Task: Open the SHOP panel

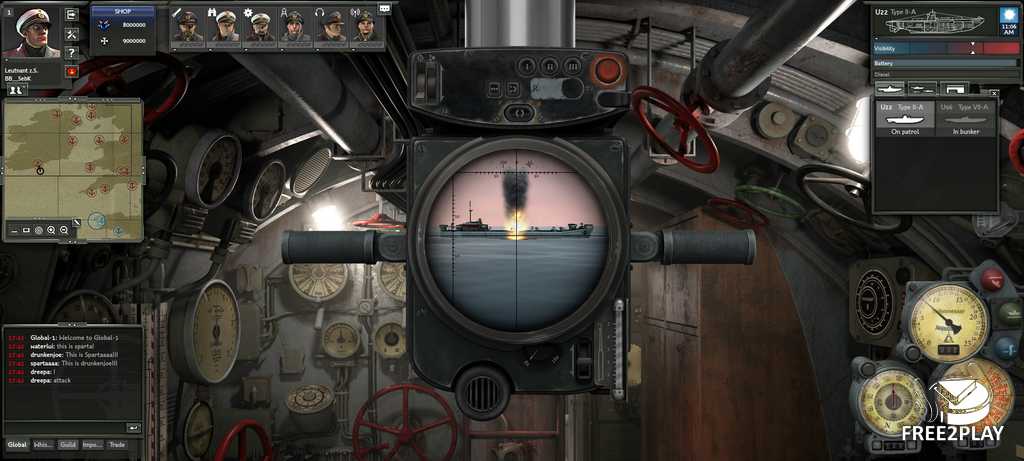Action: (122, 12)
